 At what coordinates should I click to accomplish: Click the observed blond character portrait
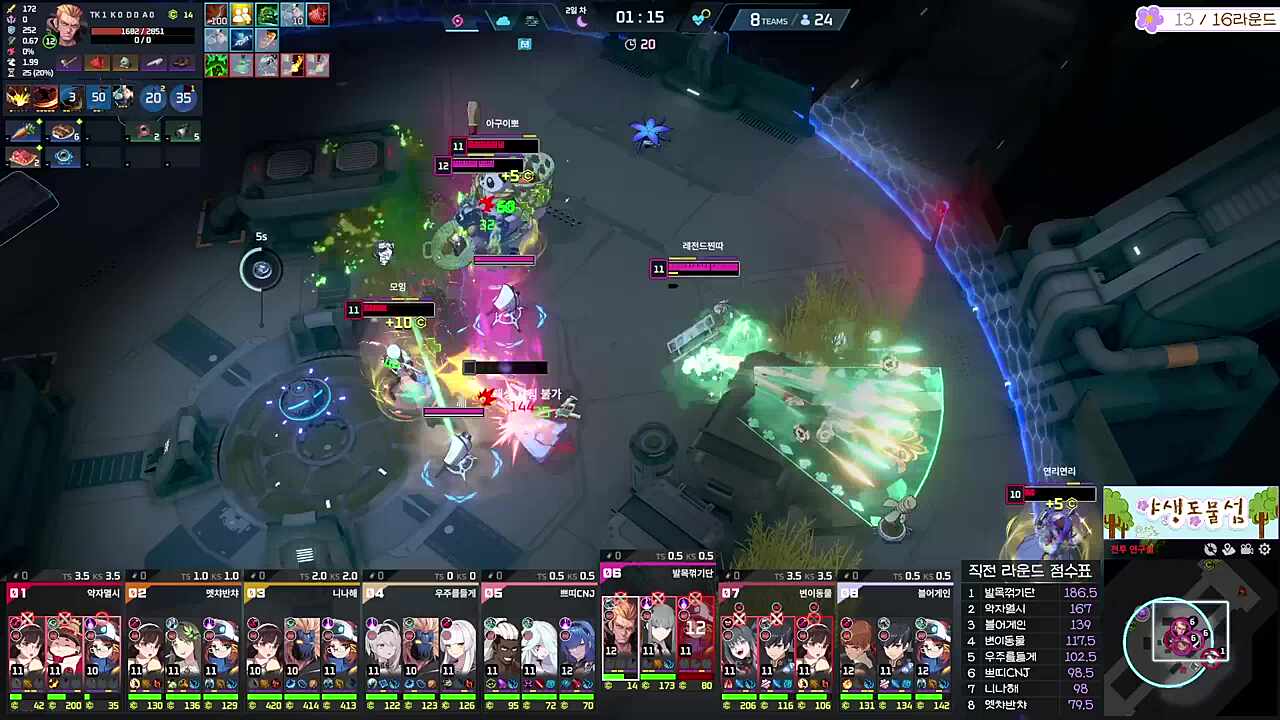point(67,24)
